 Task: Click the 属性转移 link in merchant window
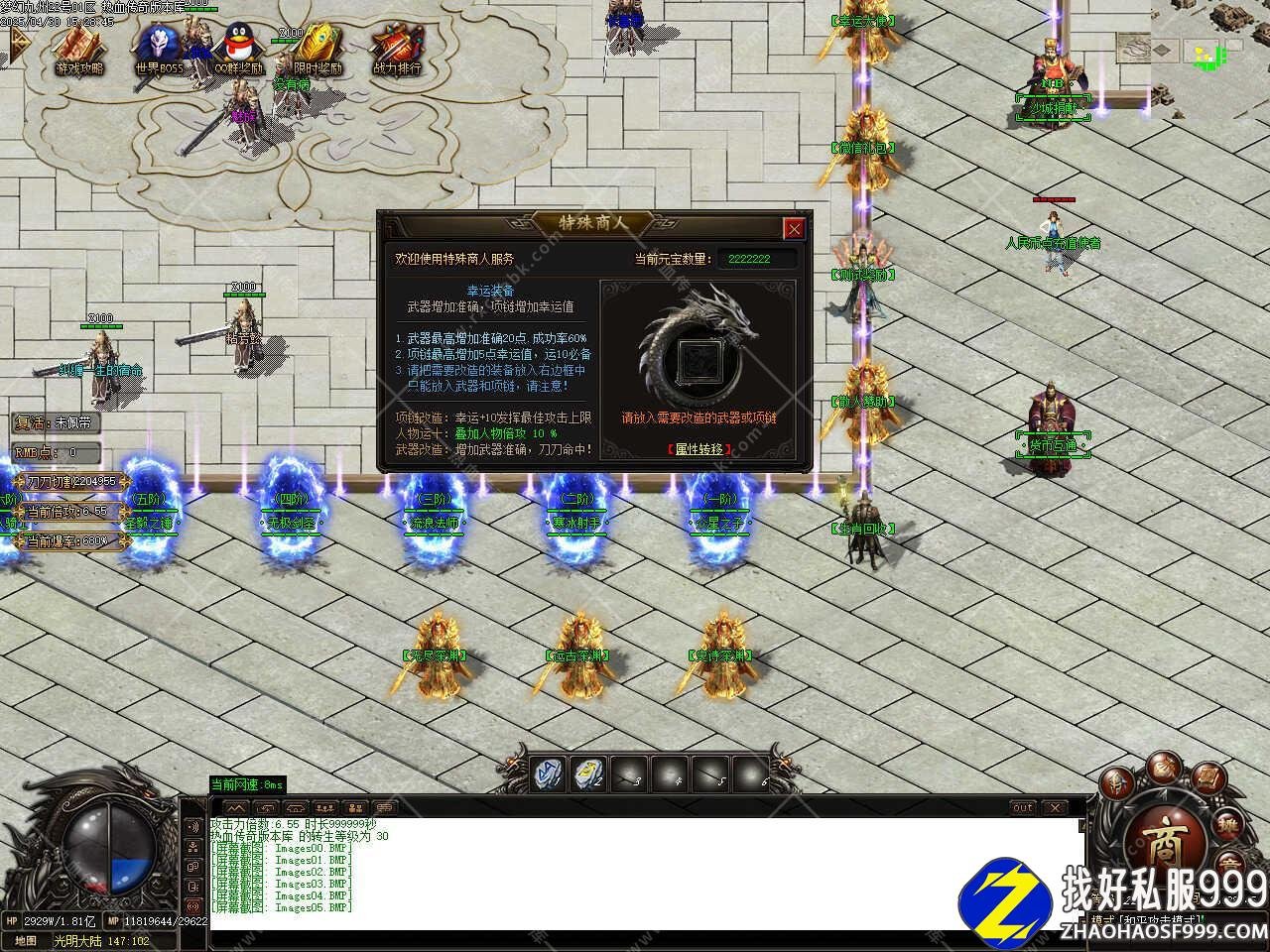click(701, 449)
